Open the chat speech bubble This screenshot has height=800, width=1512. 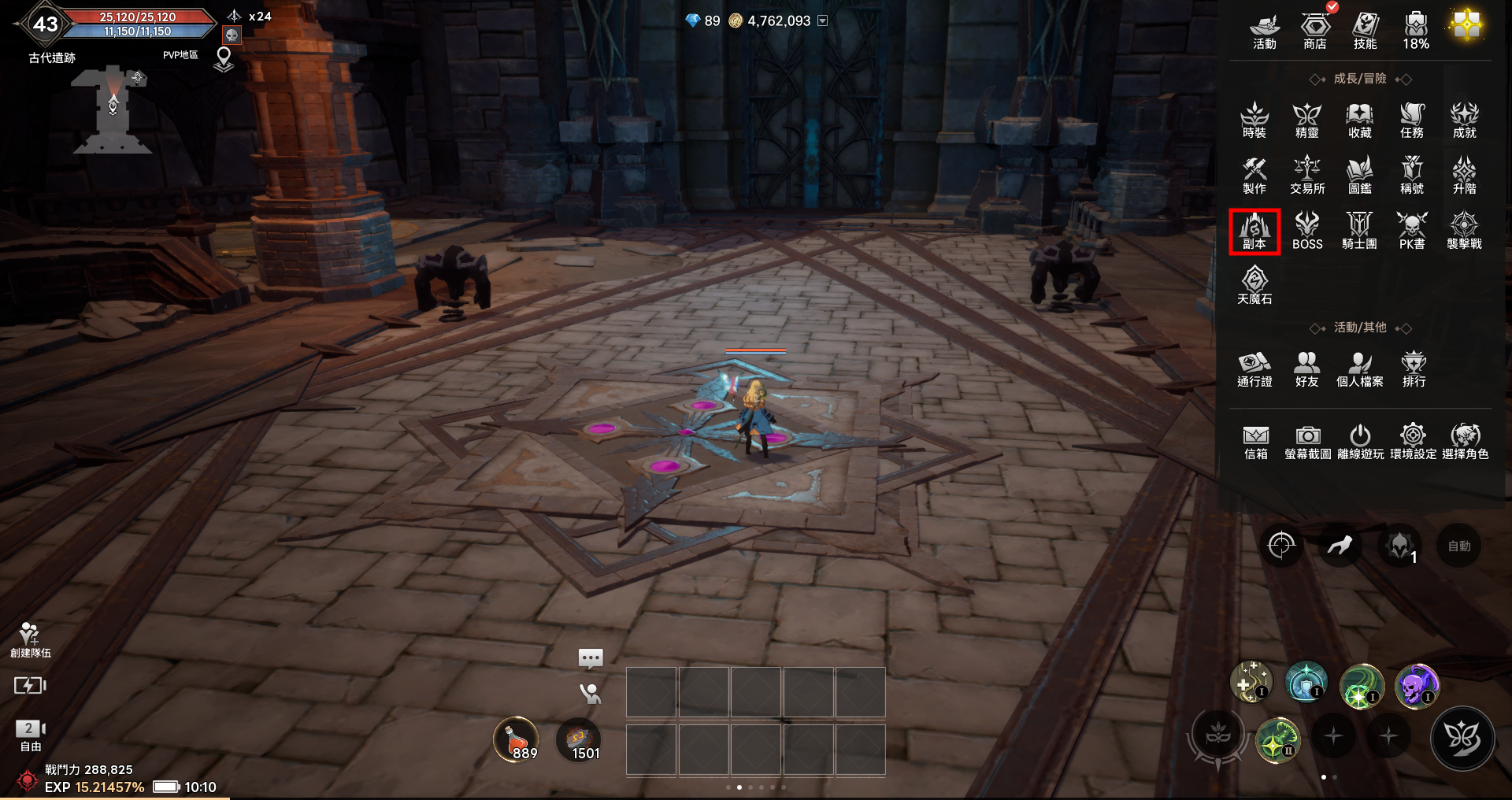[591, 657]
